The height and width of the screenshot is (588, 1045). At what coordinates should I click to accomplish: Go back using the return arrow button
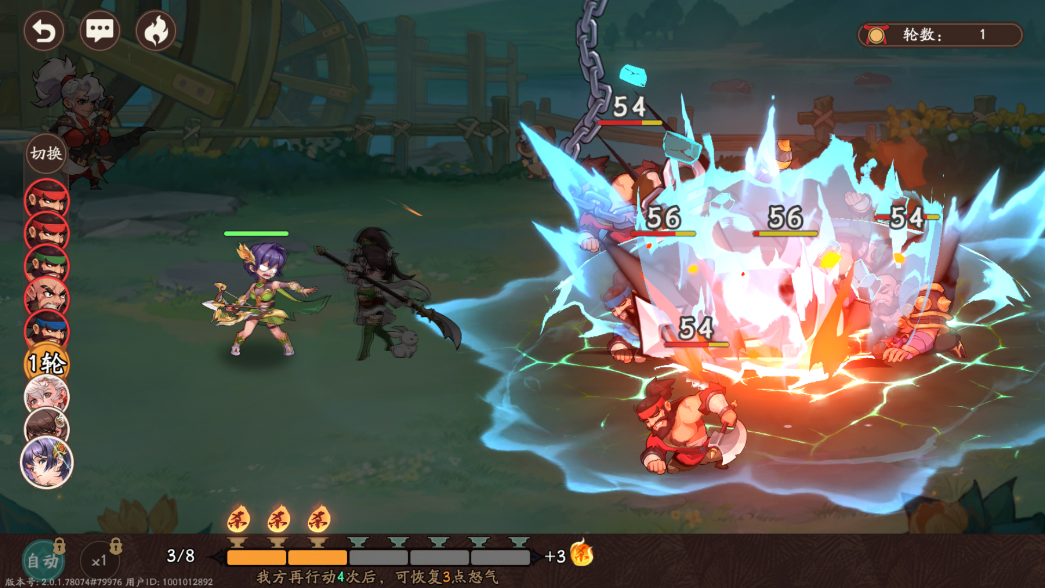(x=43, y=31)
